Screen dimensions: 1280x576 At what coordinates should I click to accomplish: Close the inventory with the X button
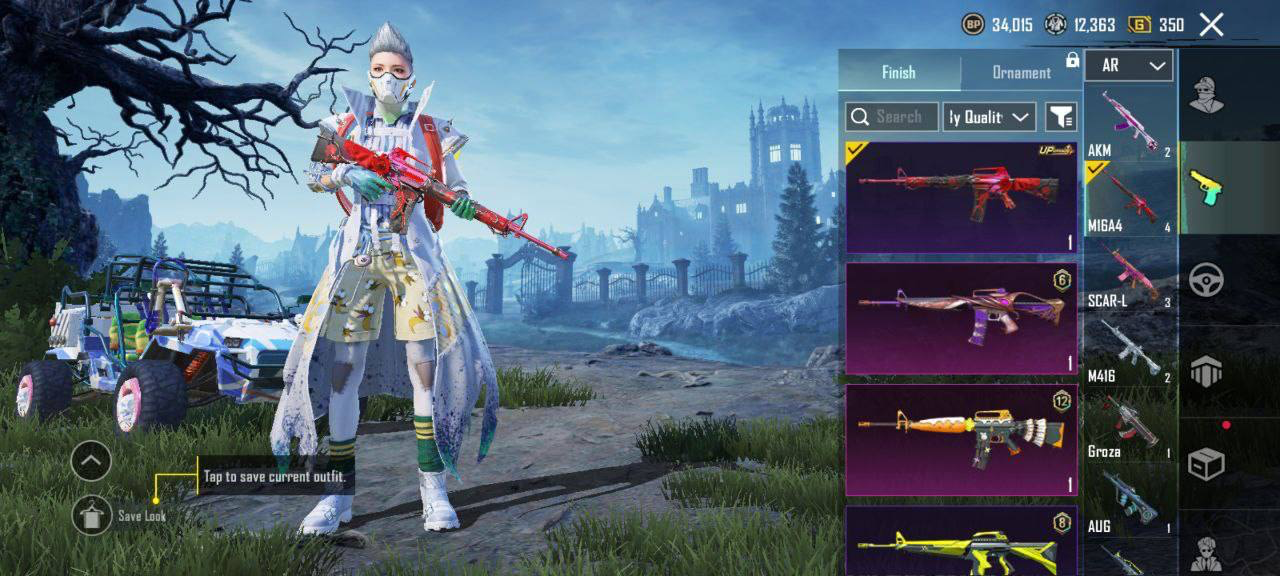(x=1211, y=25)
